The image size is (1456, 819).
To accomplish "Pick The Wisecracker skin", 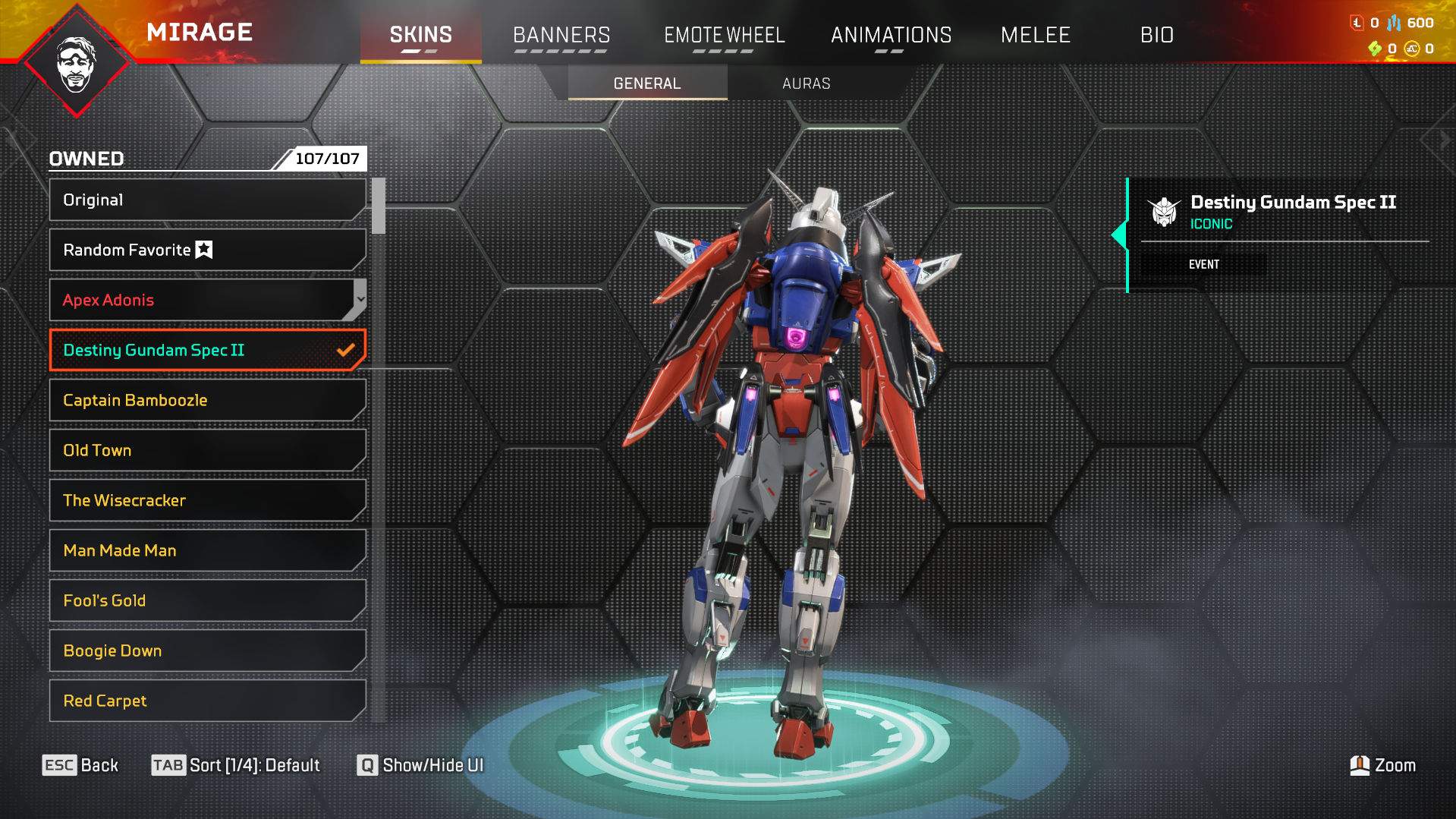I will [206, 500].
